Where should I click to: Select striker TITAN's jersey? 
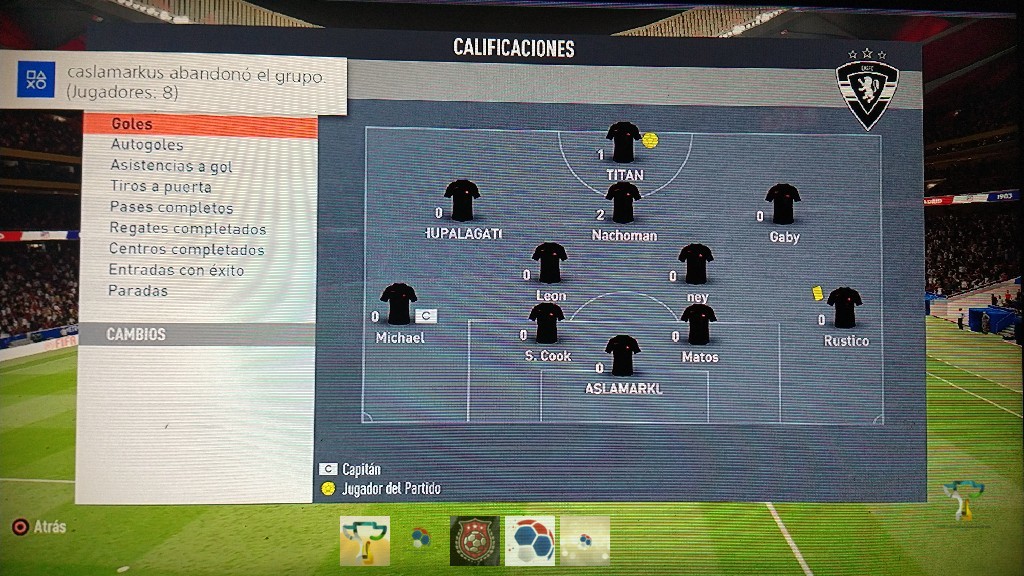pyautogui.click(x=623, y=142)
